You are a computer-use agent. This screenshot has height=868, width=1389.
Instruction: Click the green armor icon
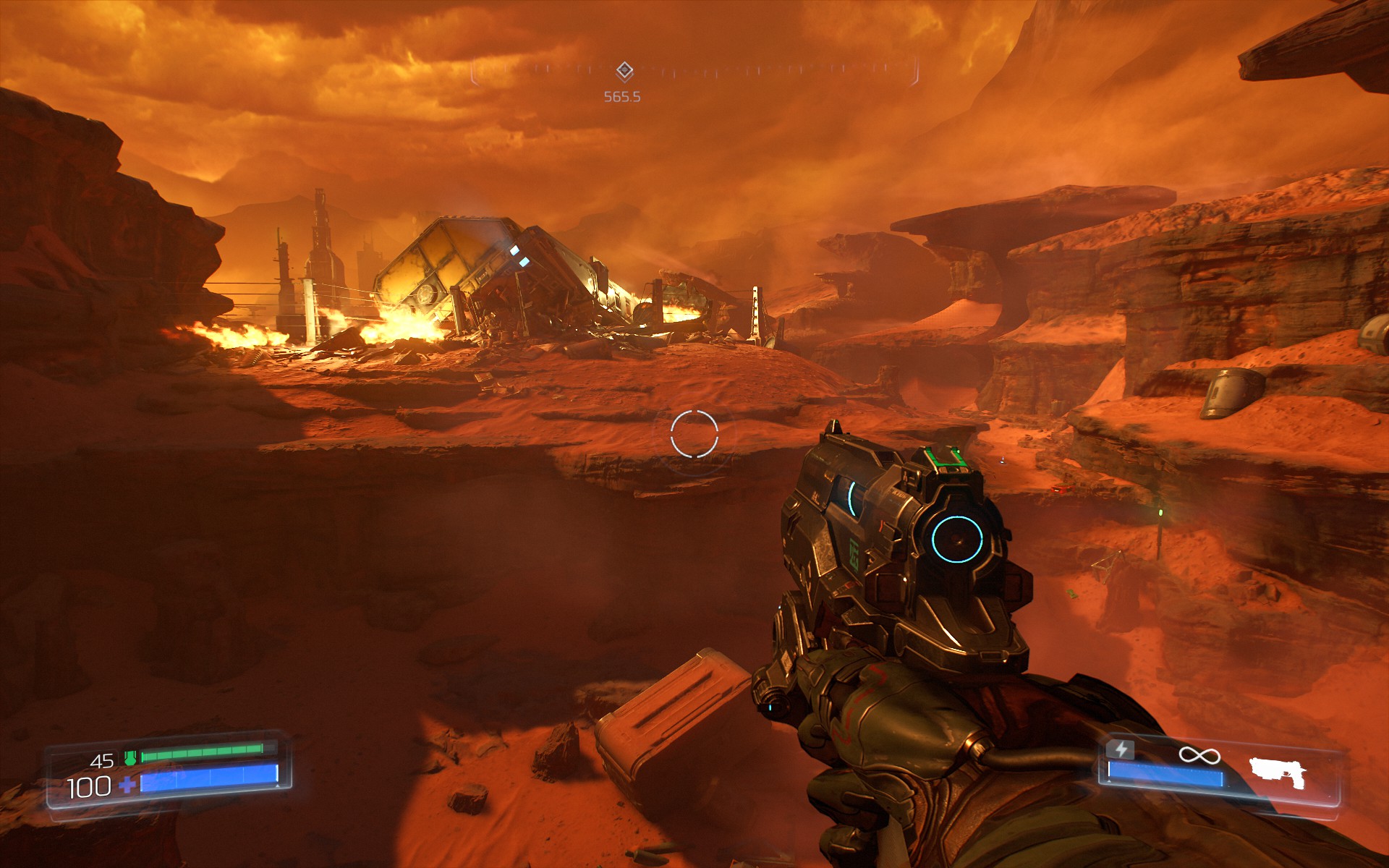click(x=130, y=758)
